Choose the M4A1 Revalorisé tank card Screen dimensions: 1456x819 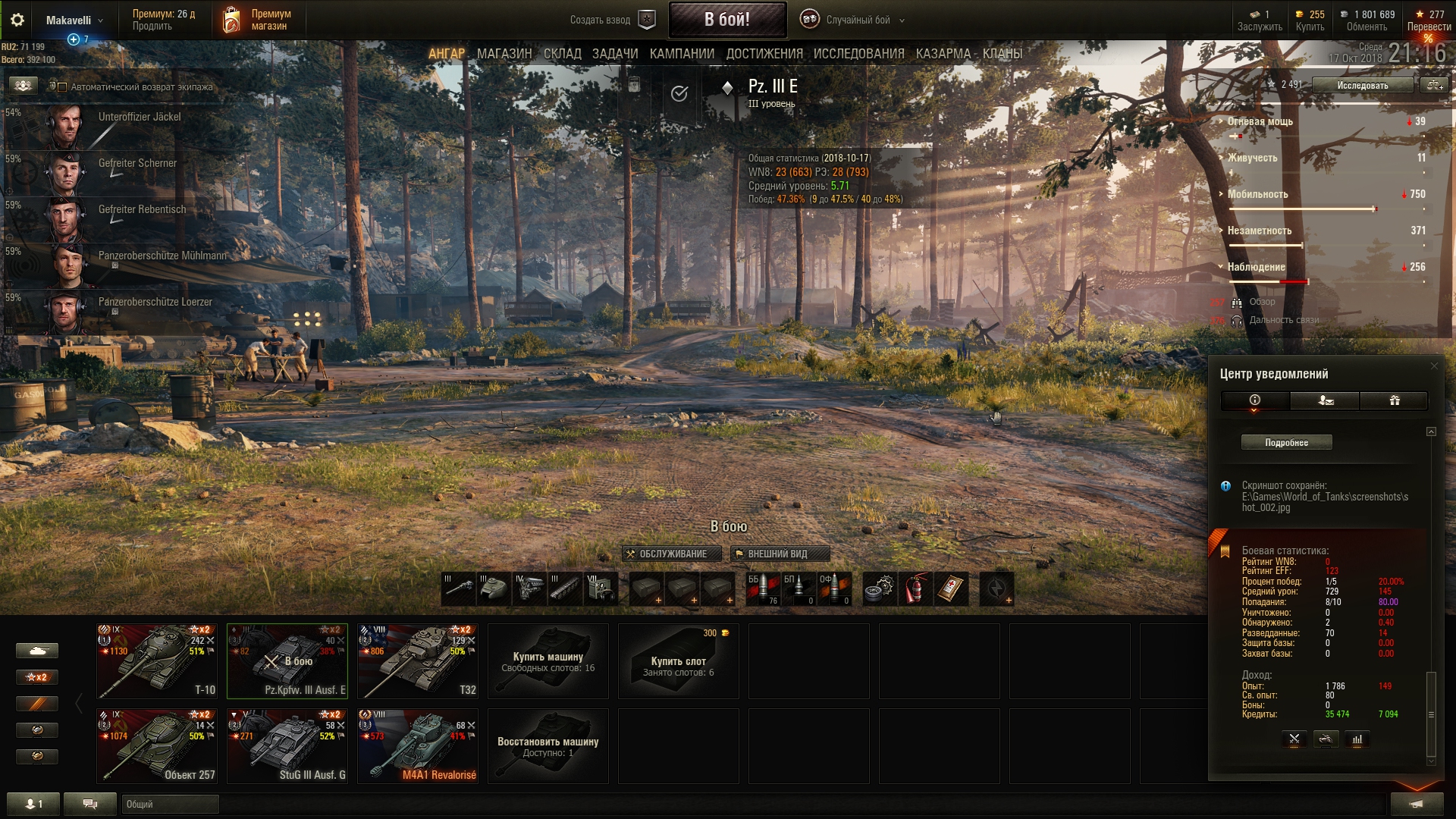(x=418, y=745)
